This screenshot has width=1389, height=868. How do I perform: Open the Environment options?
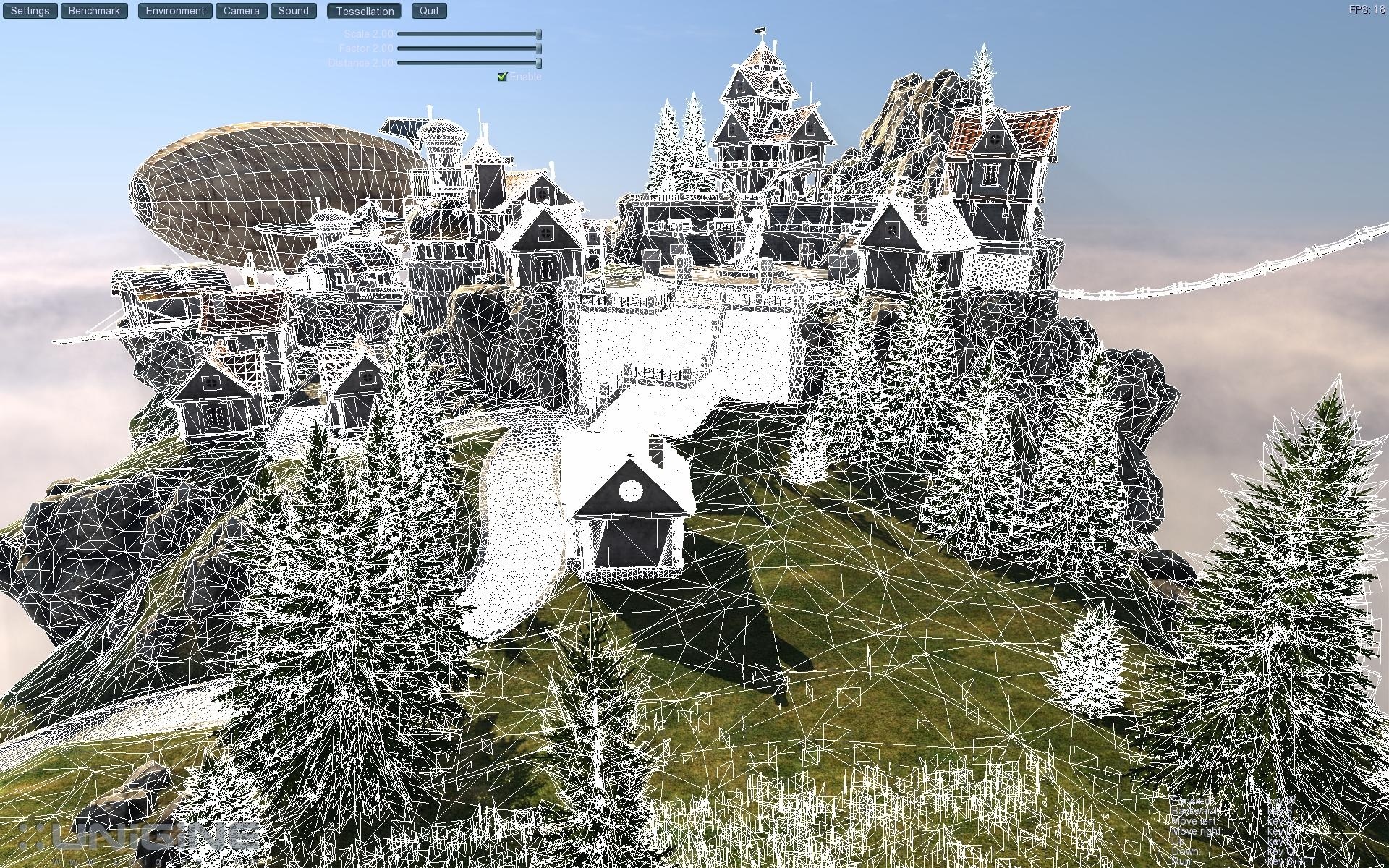[174, 10]
